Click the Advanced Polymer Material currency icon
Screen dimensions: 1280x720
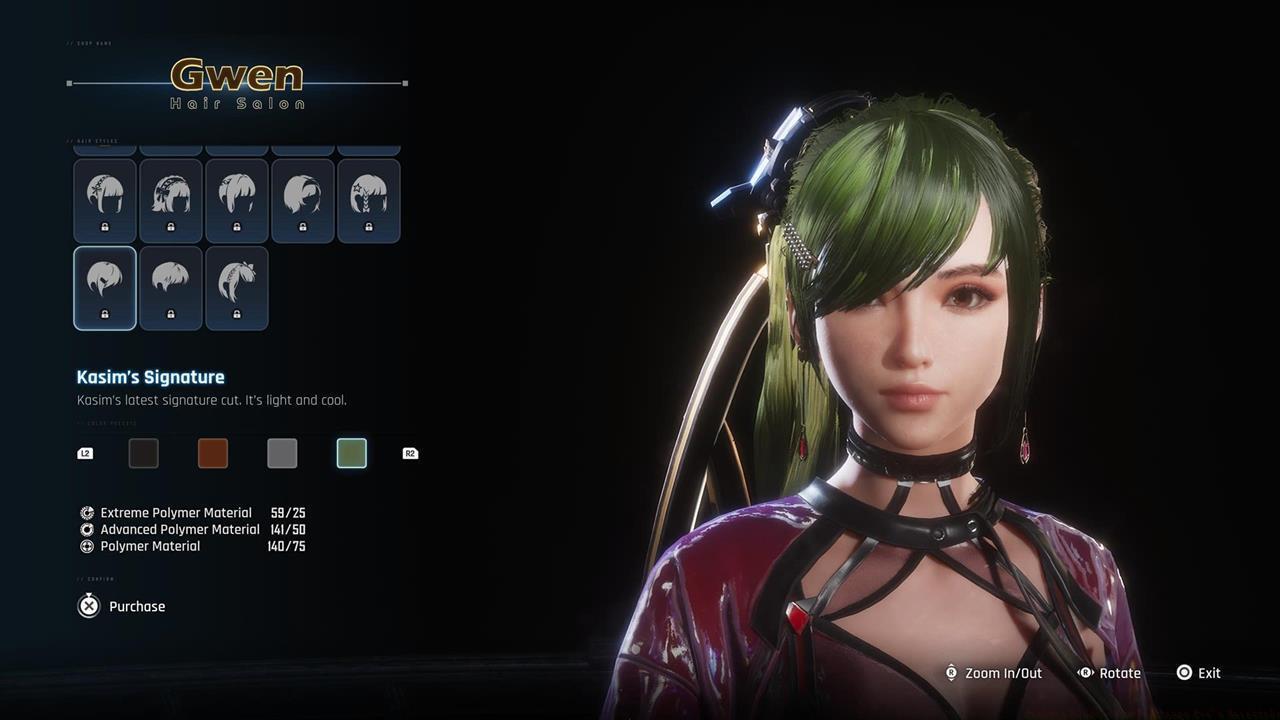click(88, 529)
